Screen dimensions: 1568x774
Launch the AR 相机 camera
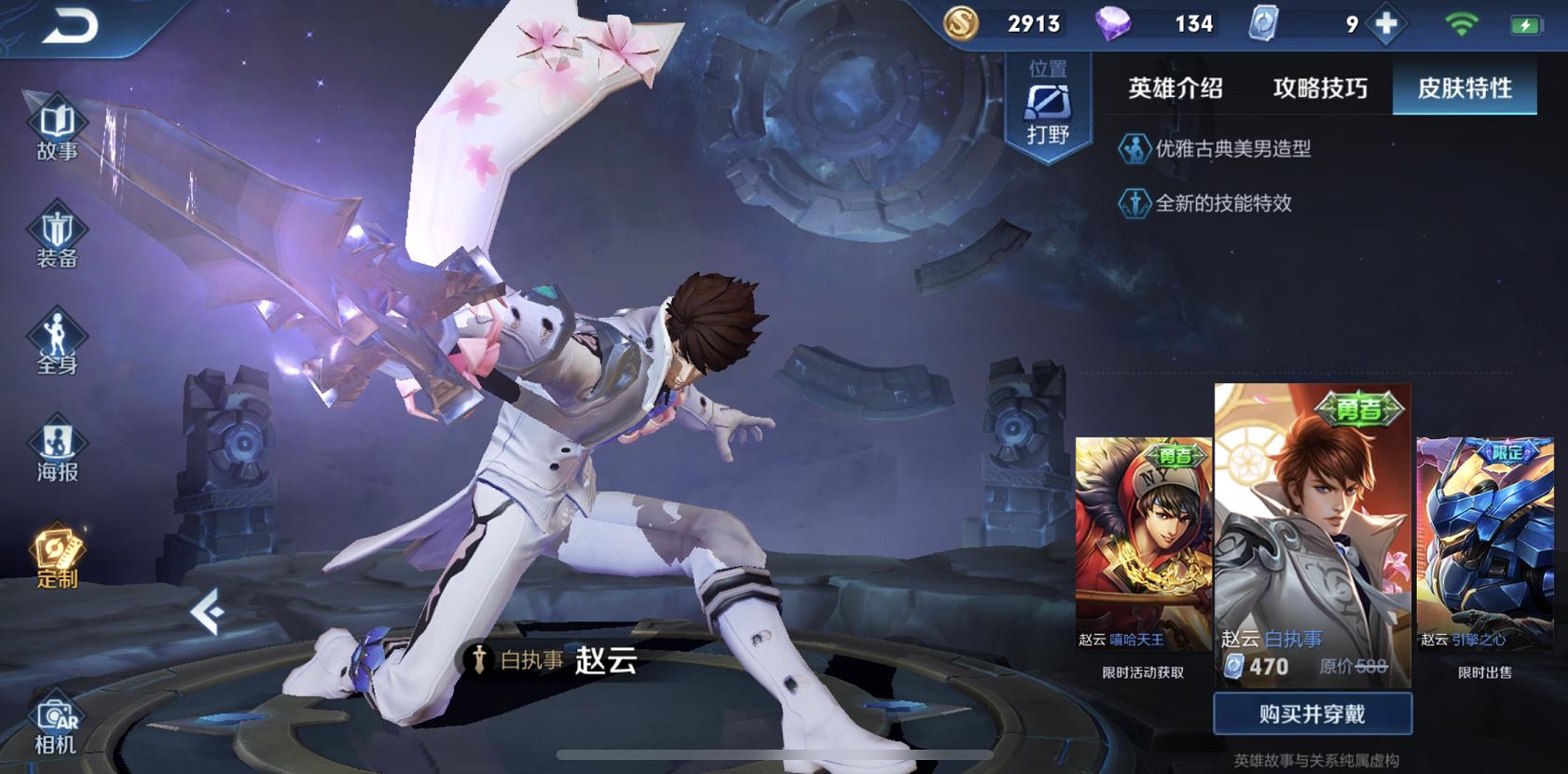pos(55,726)
